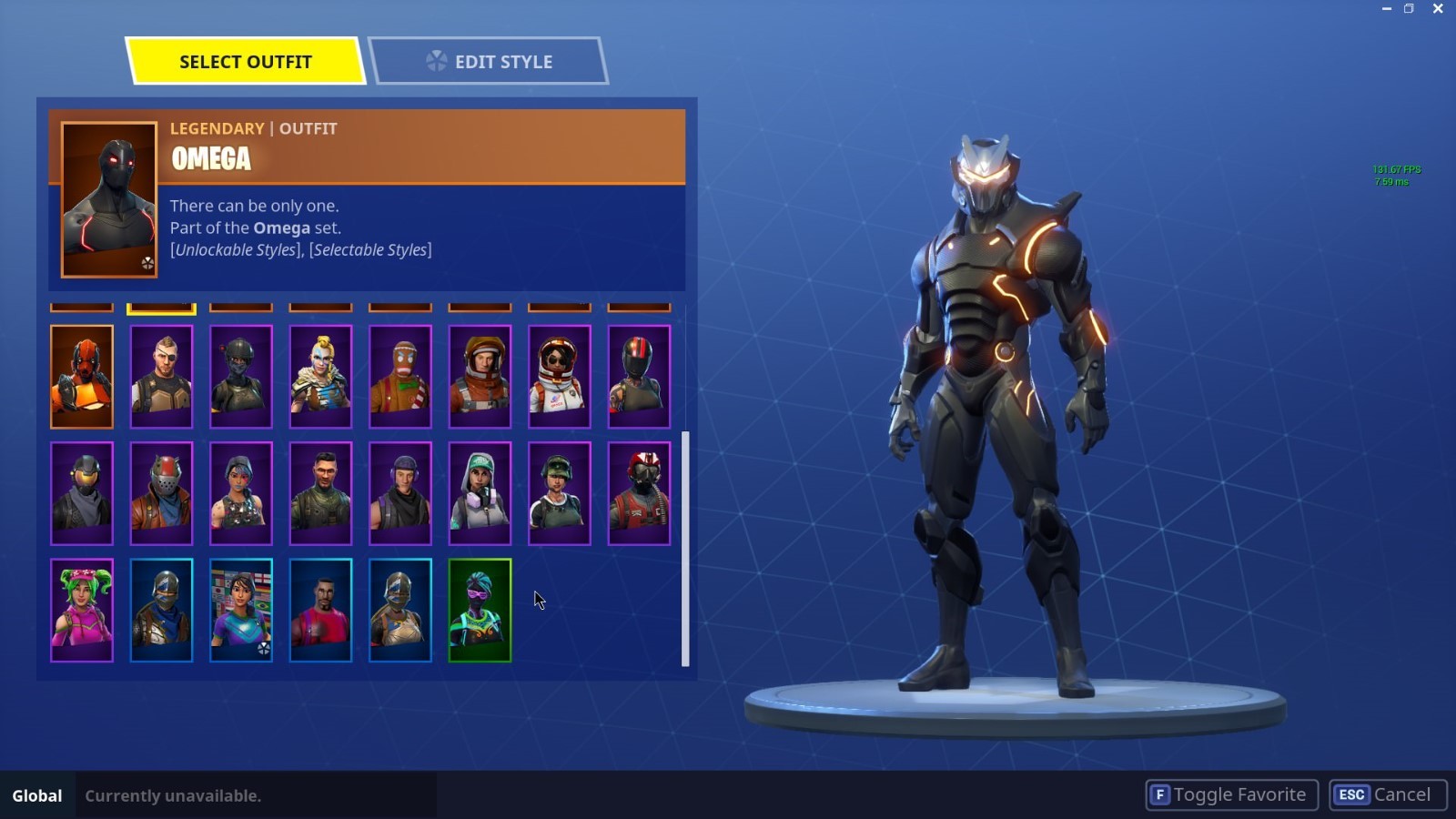Click the Toggle Favorite button
This screenshot has height=819, width=1456.
tap(1230, 794)
